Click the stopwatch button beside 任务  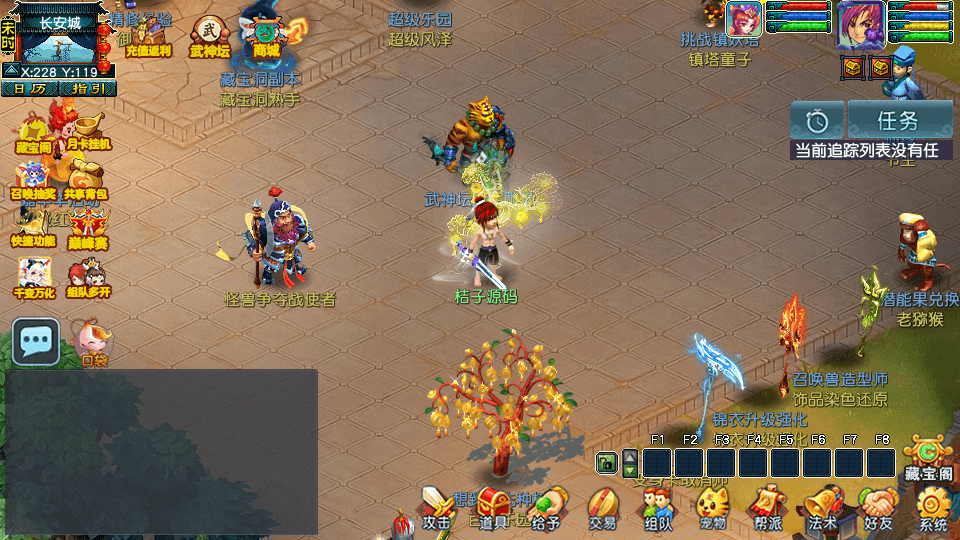click(817, 121)
